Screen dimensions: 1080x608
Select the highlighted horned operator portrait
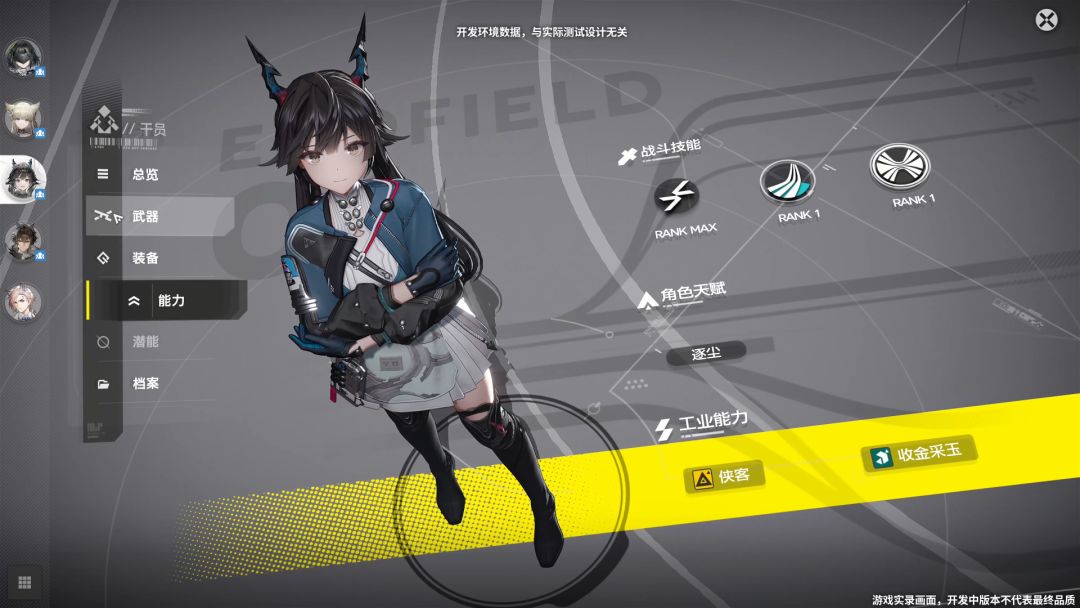23,180
